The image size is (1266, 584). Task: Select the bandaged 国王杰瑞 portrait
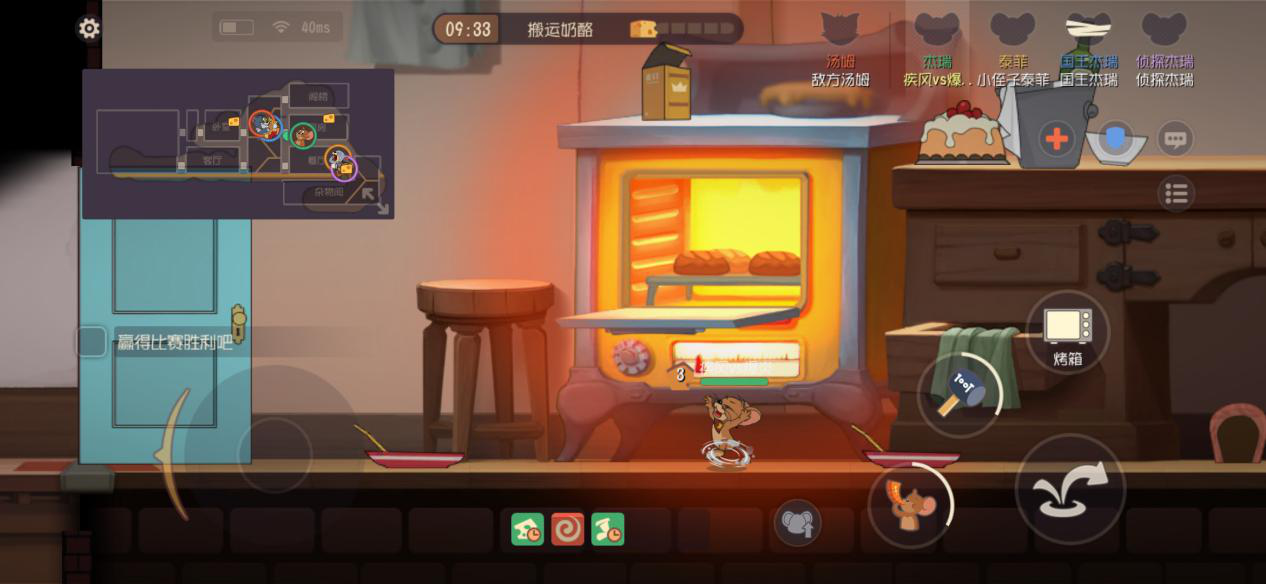point(1088,32)
